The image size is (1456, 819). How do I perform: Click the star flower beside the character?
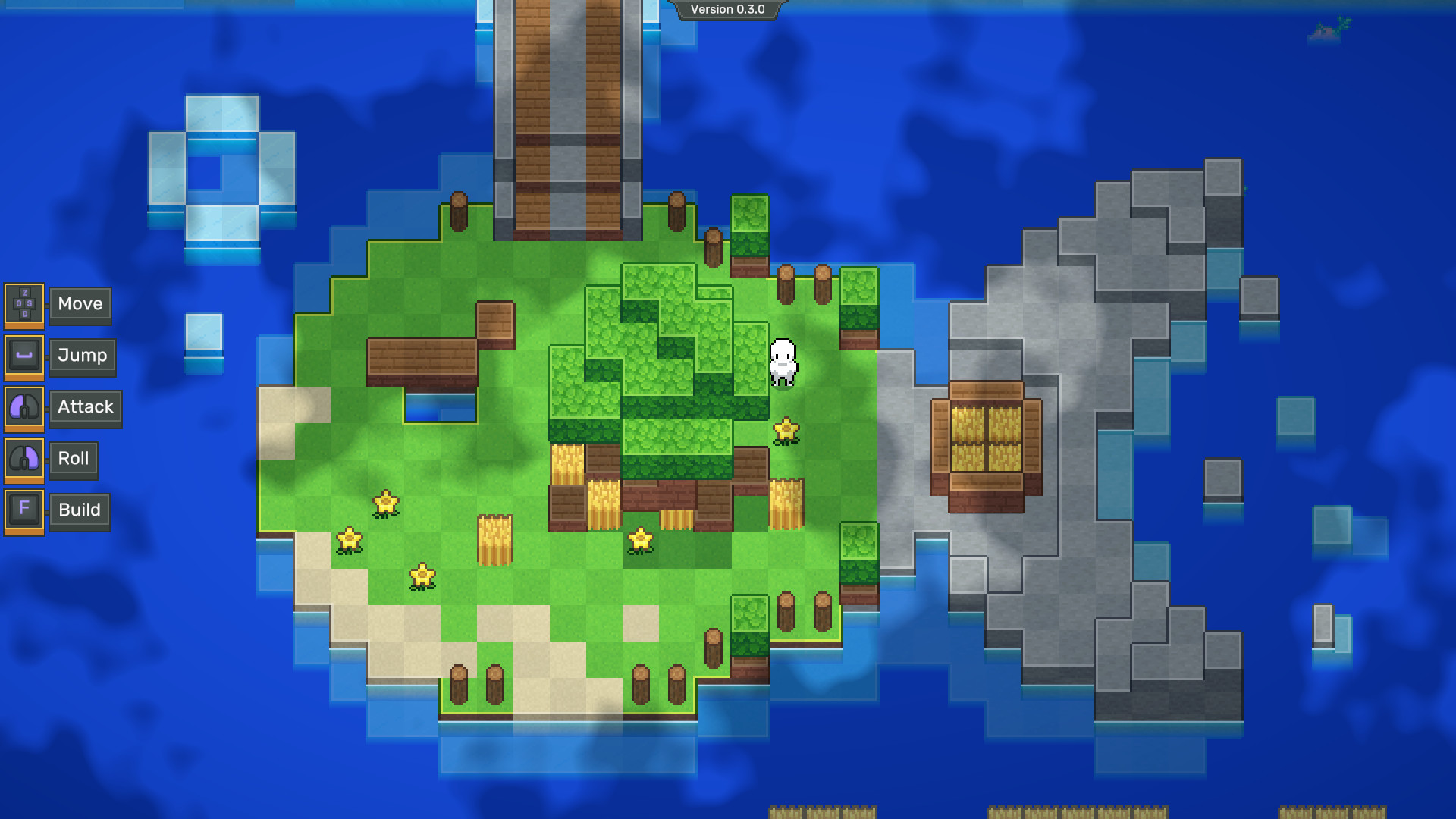(786, 431)
